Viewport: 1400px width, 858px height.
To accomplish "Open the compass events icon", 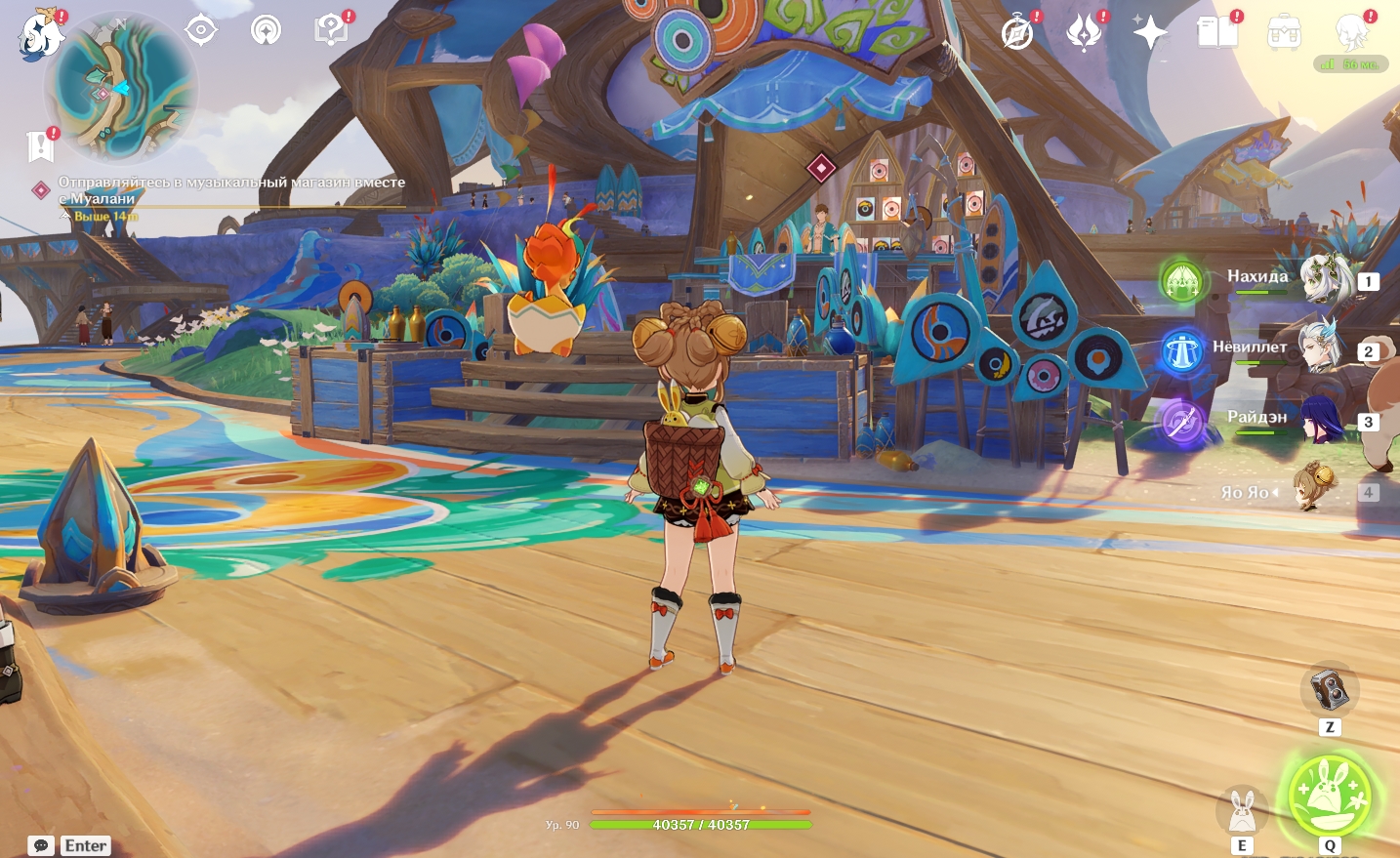I will tap(1017, 32).
